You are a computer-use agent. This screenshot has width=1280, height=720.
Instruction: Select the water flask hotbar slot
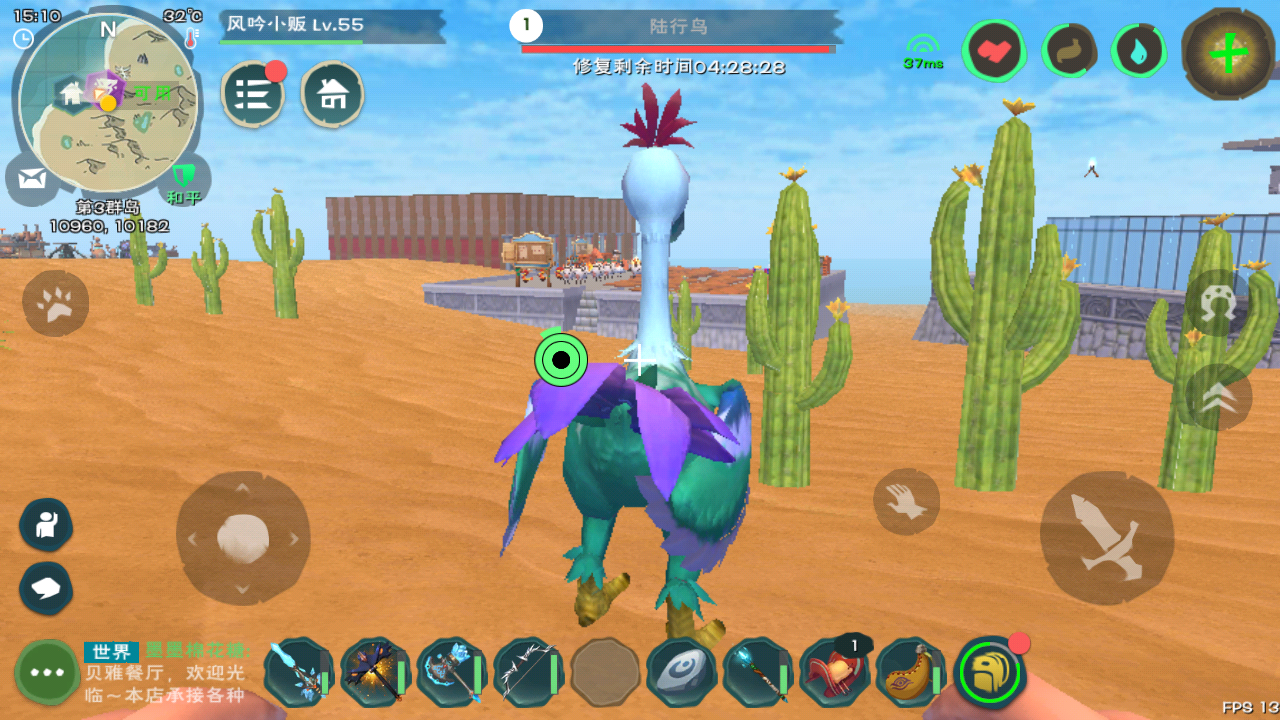[x=910, y=672]
